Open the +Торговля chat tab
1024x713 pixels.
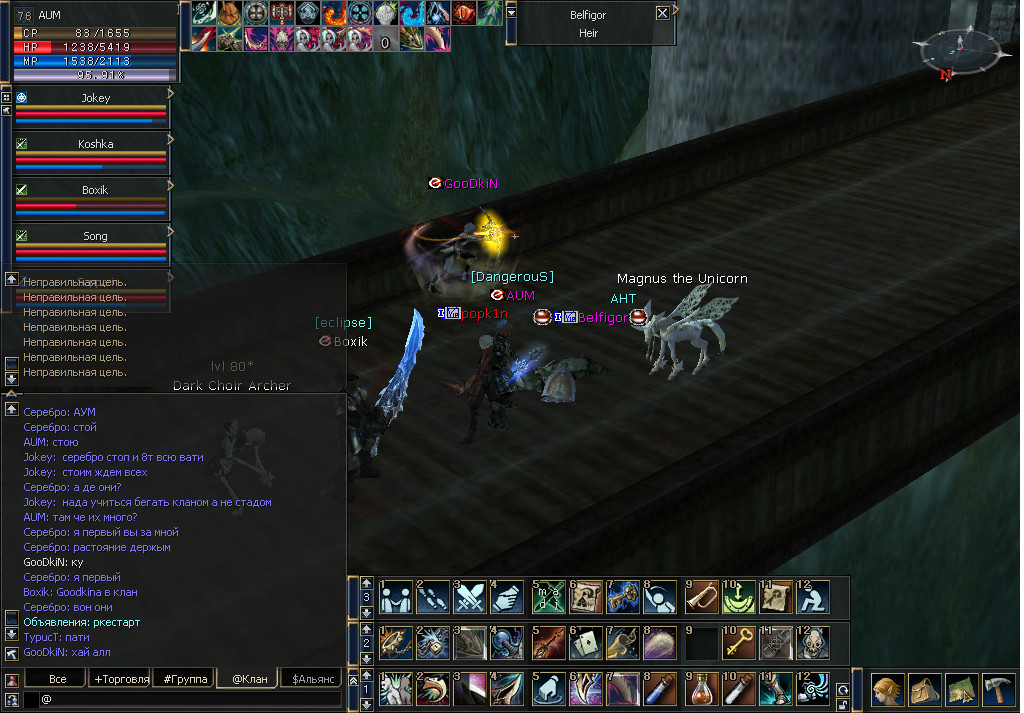pyautogui.click(x=121, y=679)
